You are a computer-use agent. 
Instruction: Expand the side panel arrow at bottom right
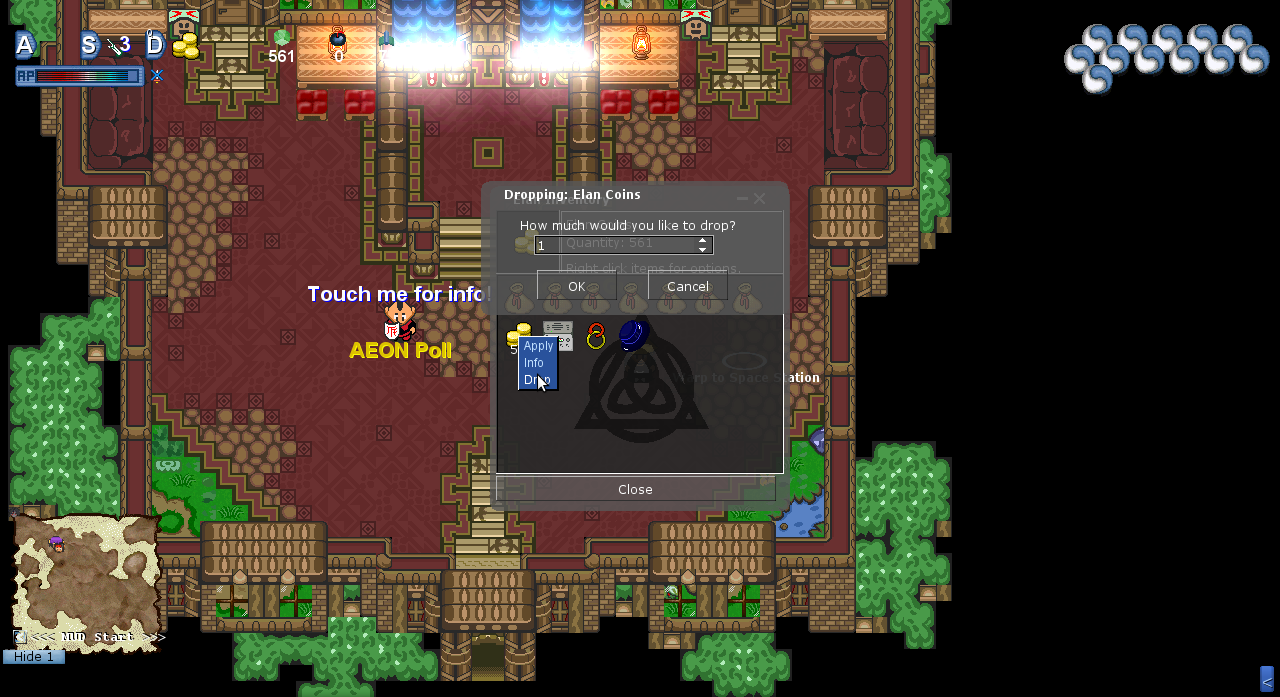[x=1267, y=680]
